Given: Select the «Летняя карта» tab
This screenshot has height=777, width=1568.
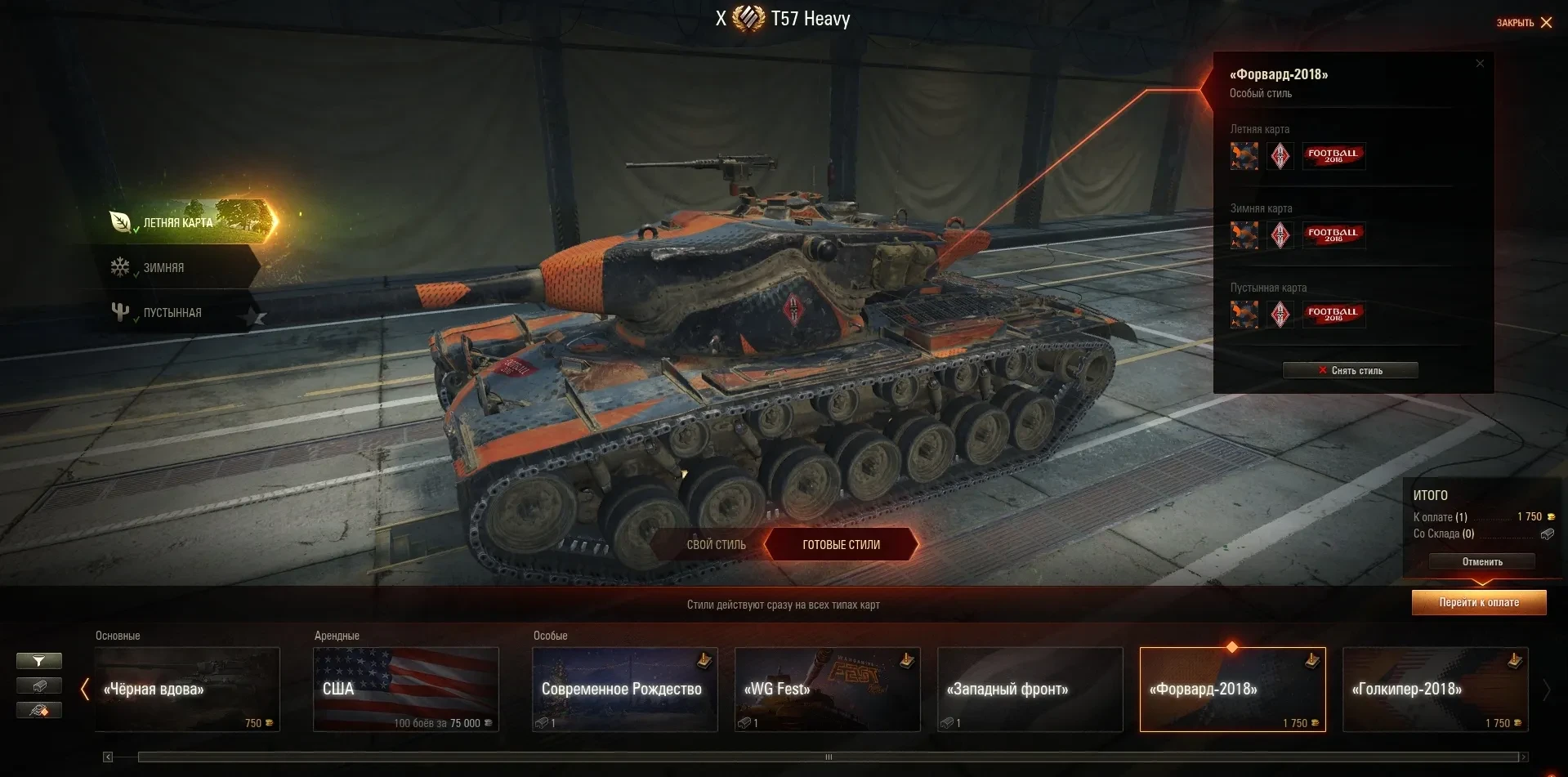Looking at the screenshot, I should coord(177,222).
